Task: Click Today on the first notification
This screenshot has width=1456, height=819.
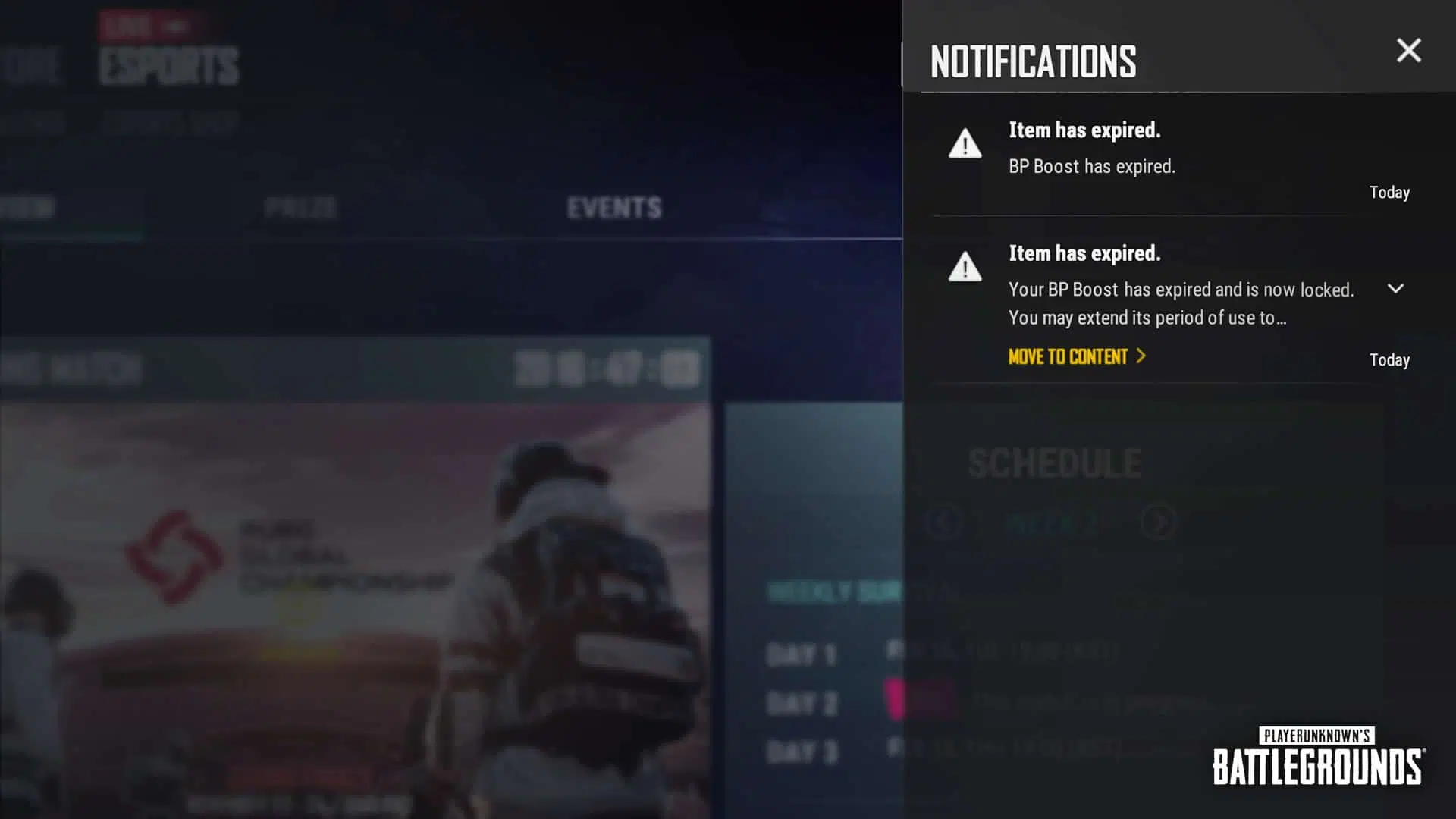Action: click(1389, 192)
